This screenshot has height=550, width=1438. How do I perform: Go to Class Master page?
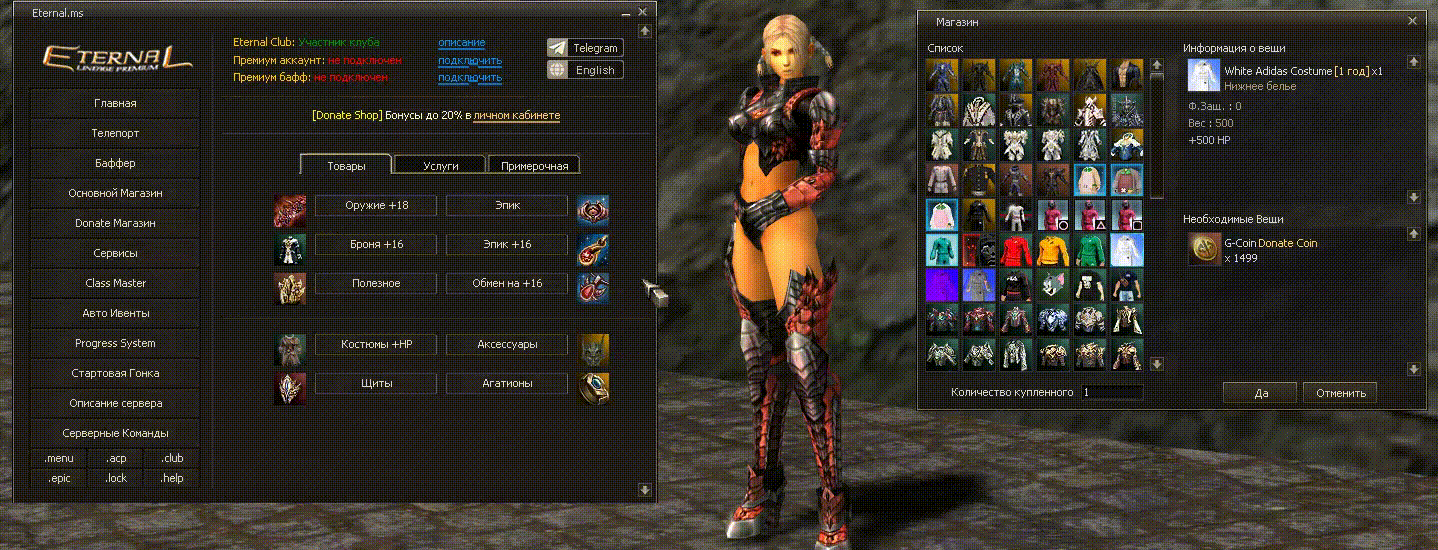coord(115,283)
